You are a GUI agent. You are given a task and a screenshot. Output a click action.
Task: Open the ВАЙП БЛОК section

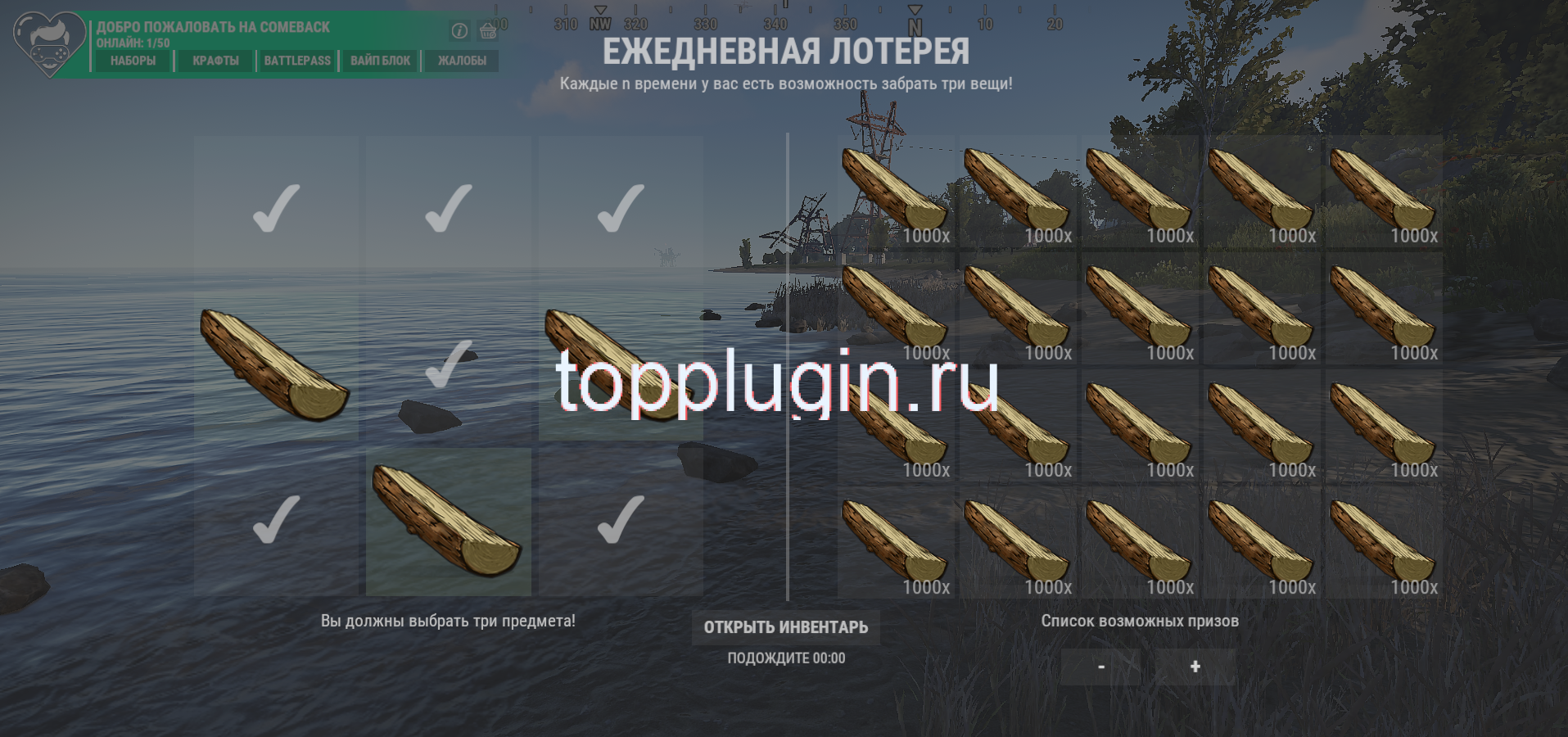click(x=379, y=60)
